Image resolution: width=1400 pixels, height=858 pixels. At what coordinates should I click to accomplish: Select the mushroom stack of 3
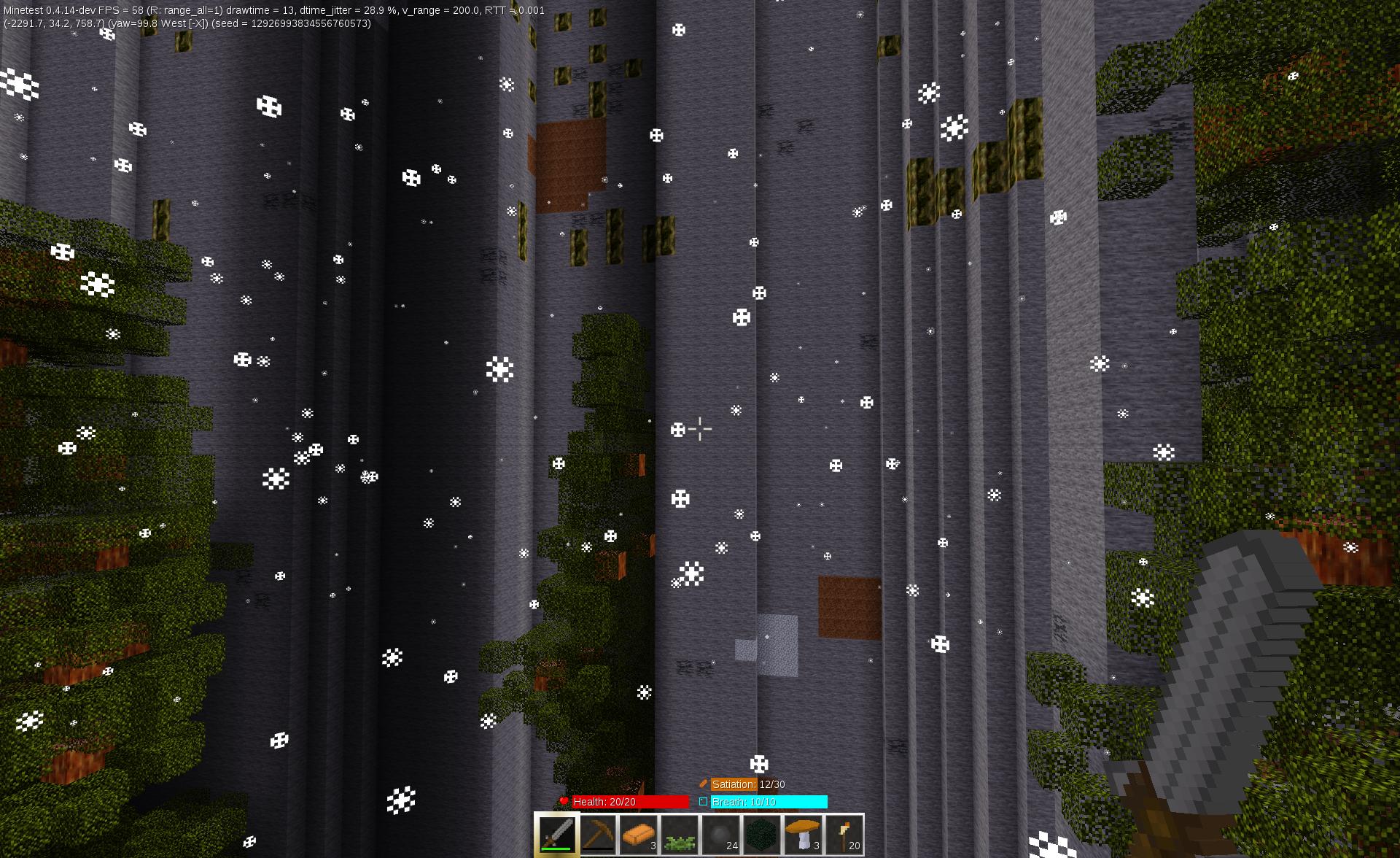click(x=803, y=833)
